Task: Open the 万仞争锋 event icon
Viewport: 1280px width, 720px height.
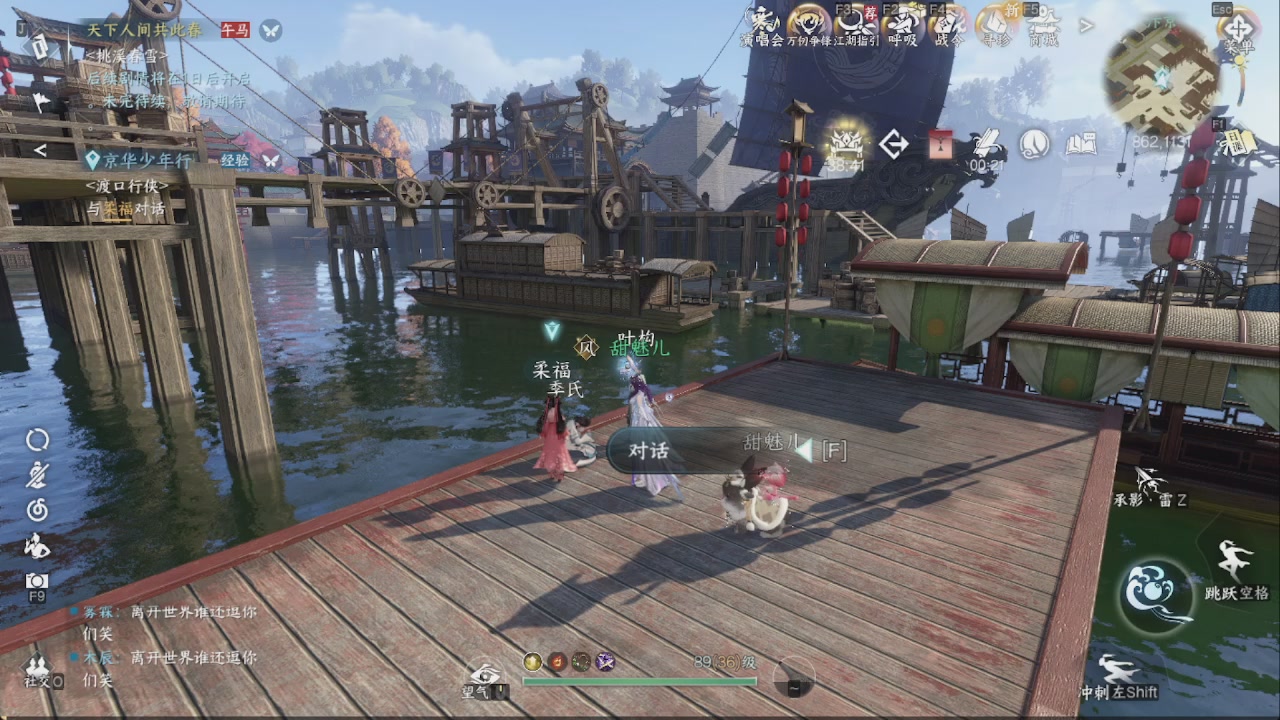Action: click(808, 24)
